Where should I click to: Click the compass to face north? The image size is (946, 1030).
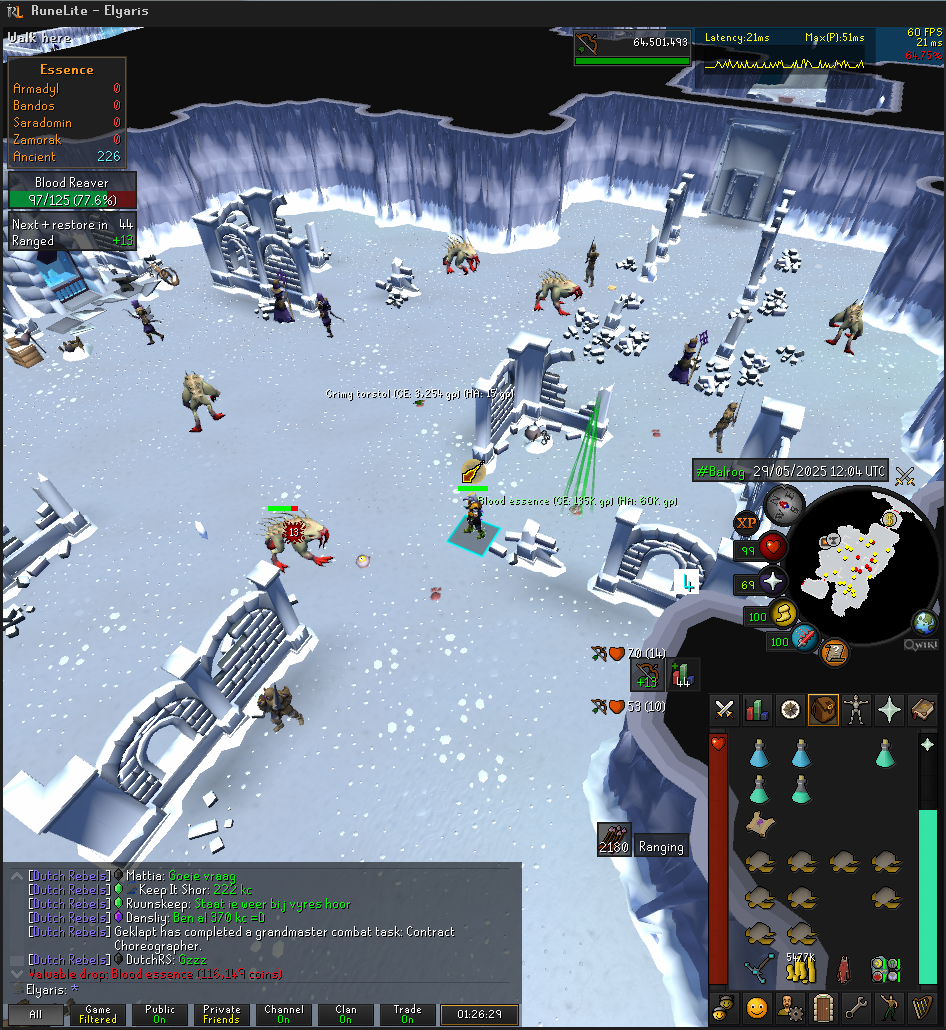pos(786,503)
